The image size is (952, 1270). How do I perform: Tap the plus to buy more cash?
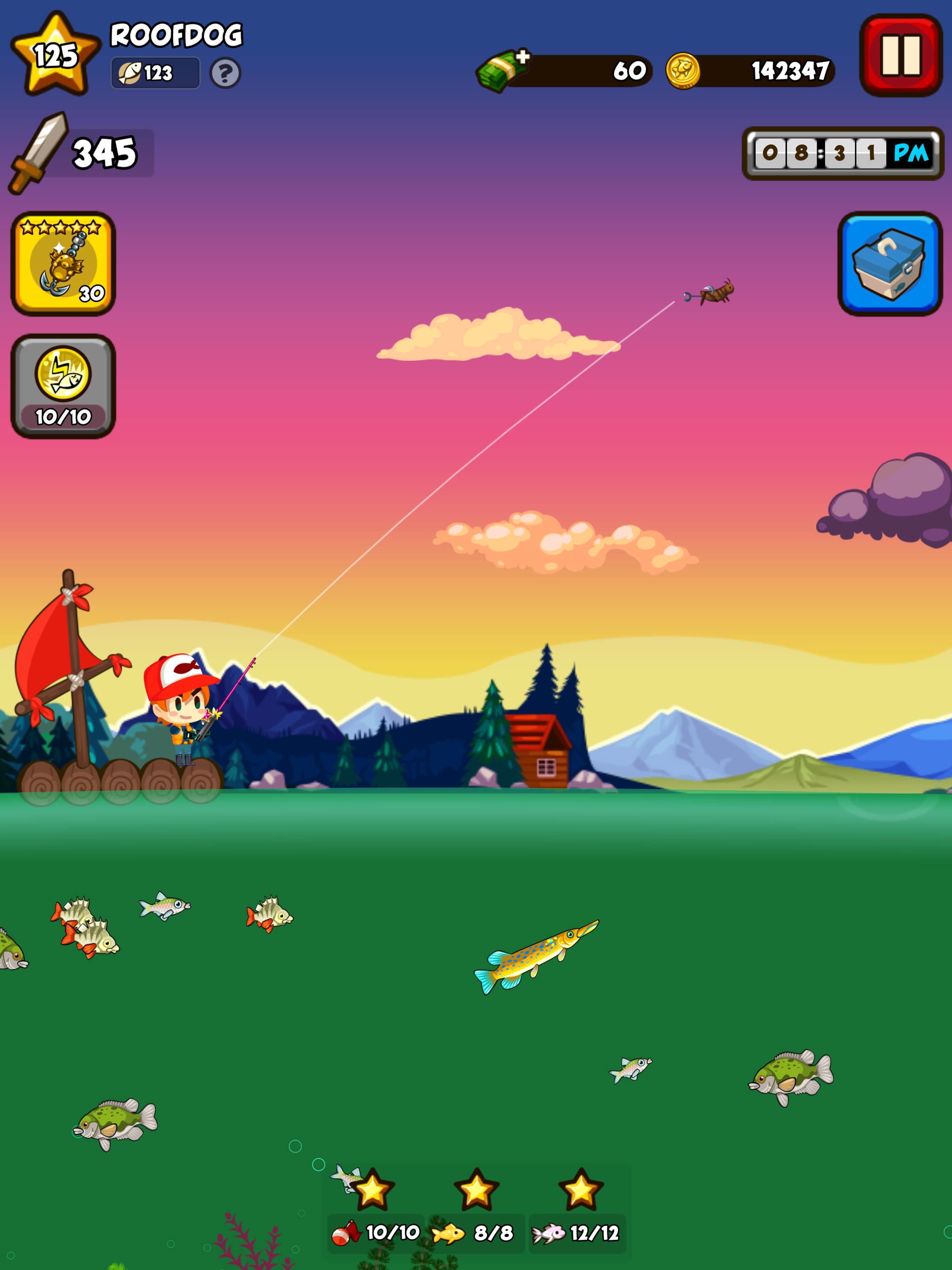523,55
